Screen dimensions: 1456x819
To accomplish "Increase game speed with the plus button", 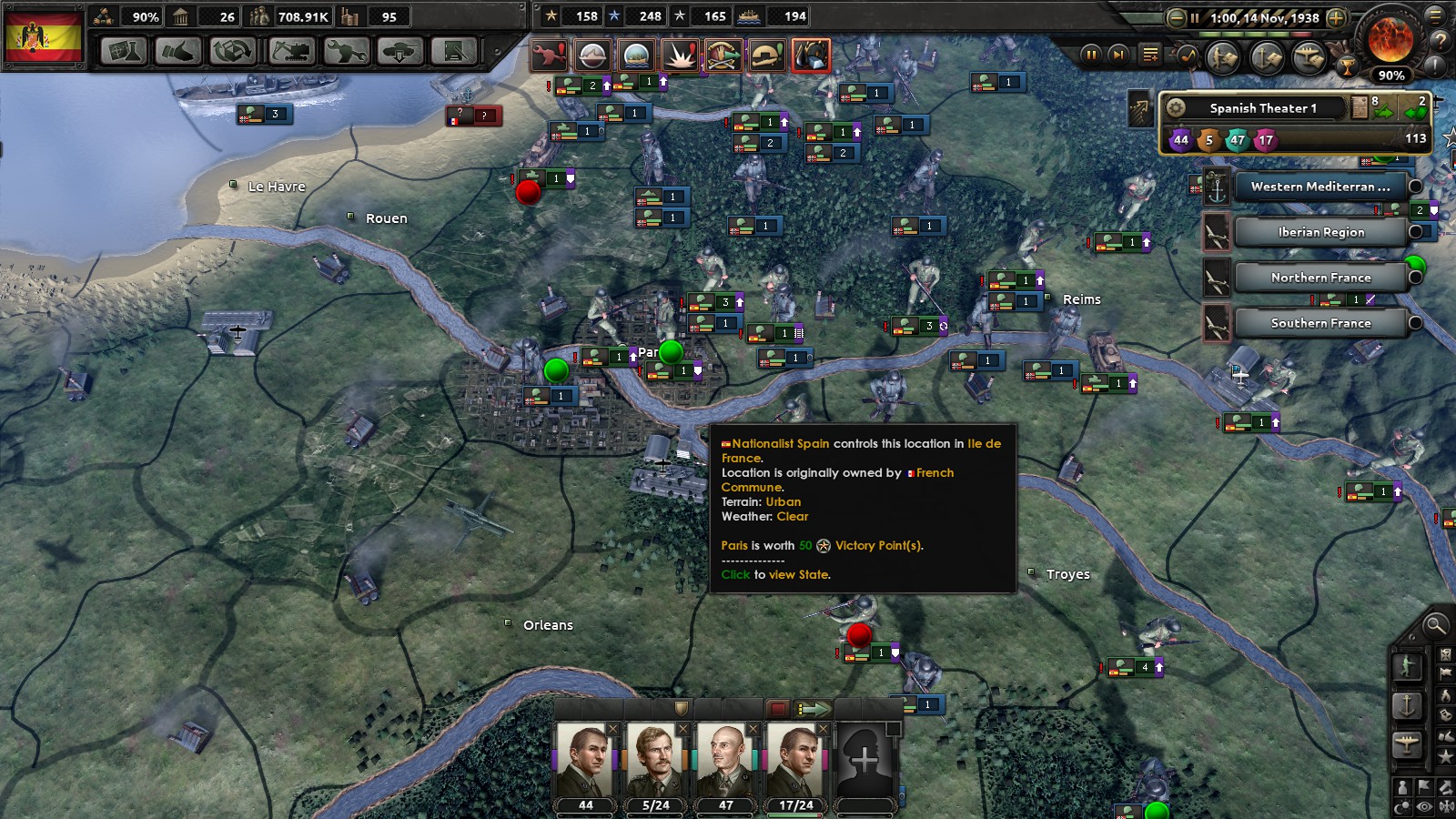I will 1336,17.
